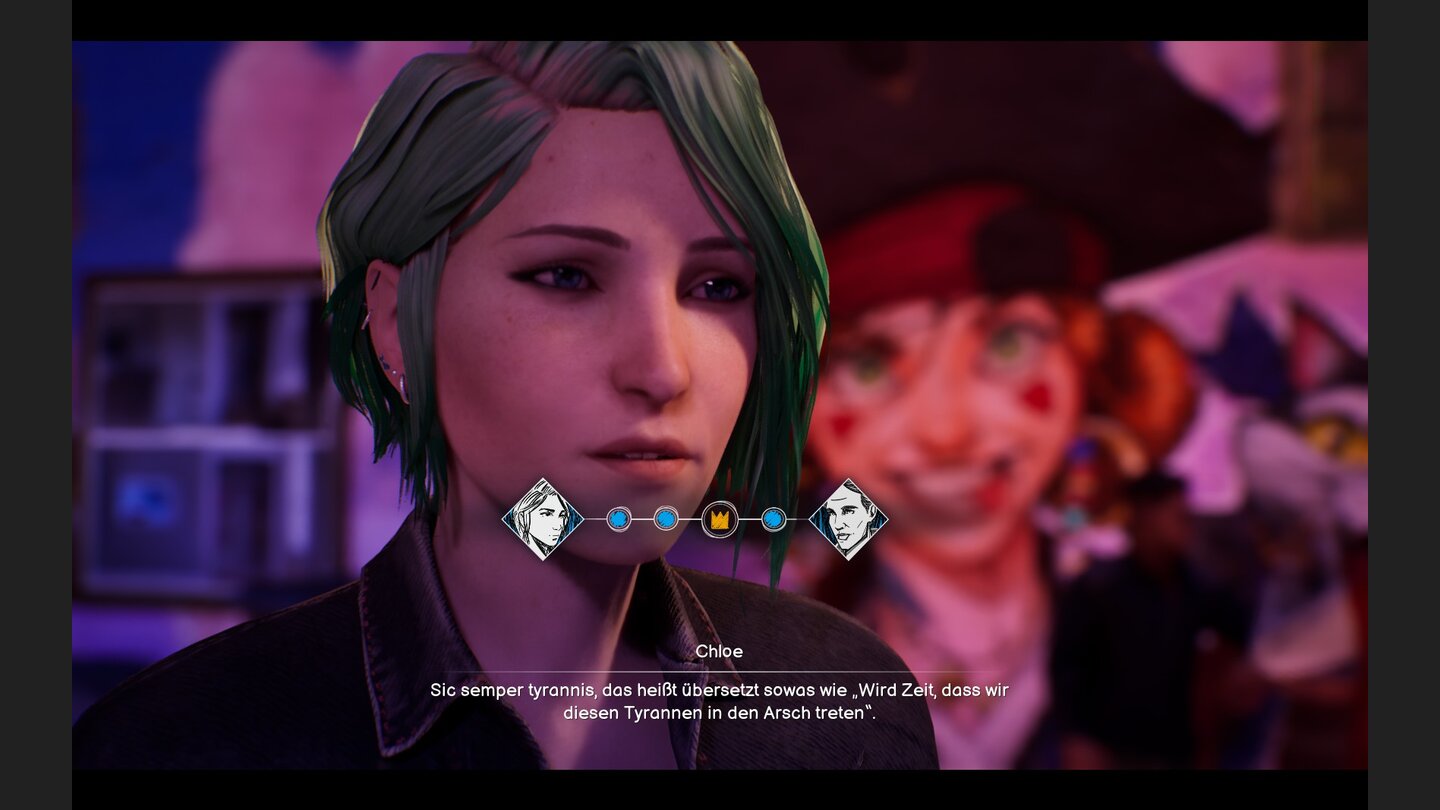Toggle the blue dot nearest Steph's portrait
The width and height of the screenshot is (1440, 810).
click(x=620, y=519)
